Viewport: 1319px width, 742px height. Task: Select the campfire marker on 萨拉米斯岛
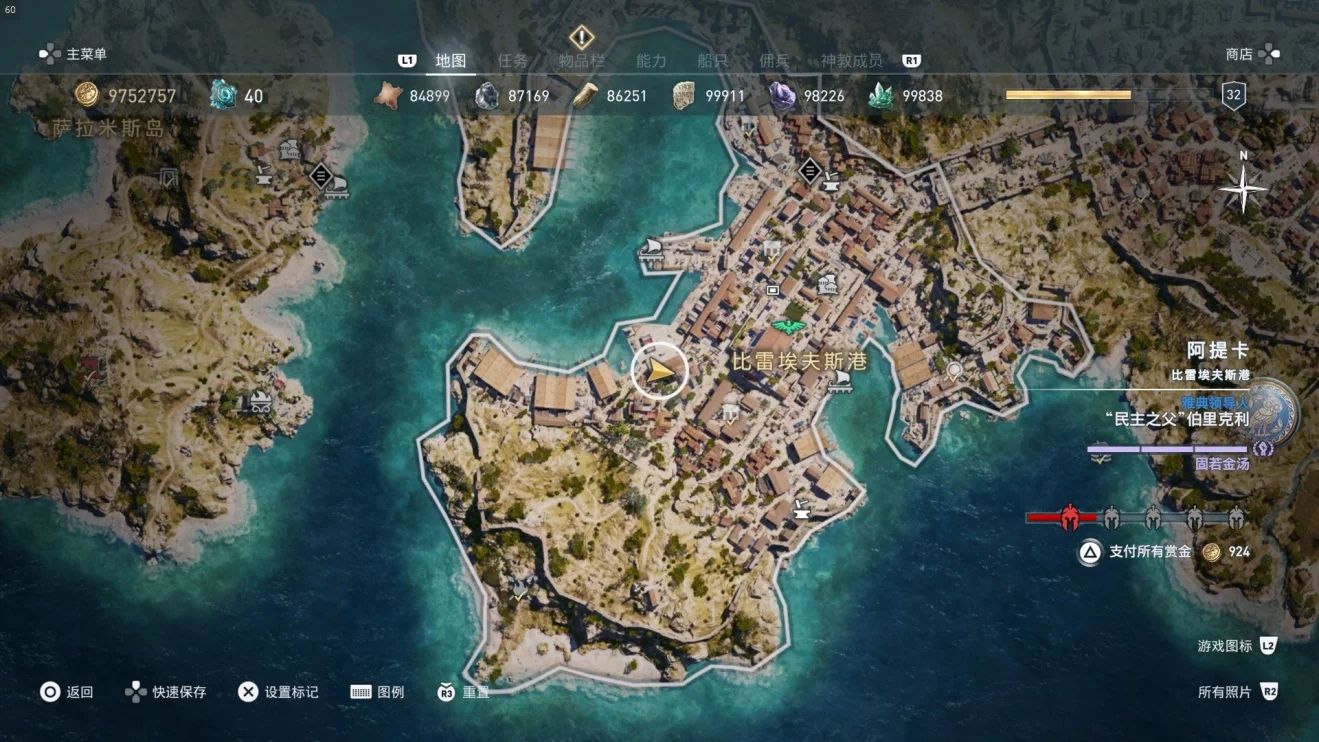261,402
